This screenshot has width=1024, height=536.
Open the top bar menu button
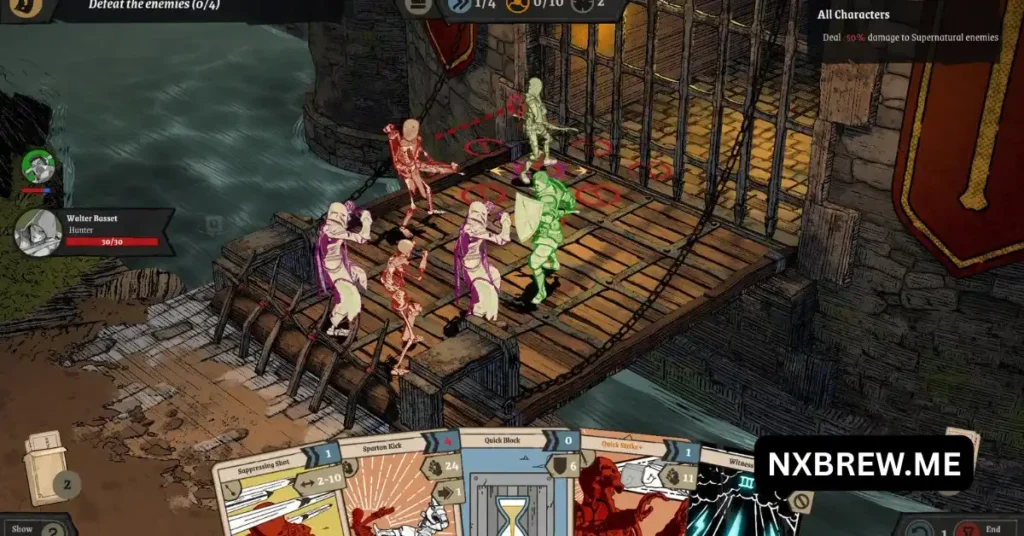click(416, 6)
